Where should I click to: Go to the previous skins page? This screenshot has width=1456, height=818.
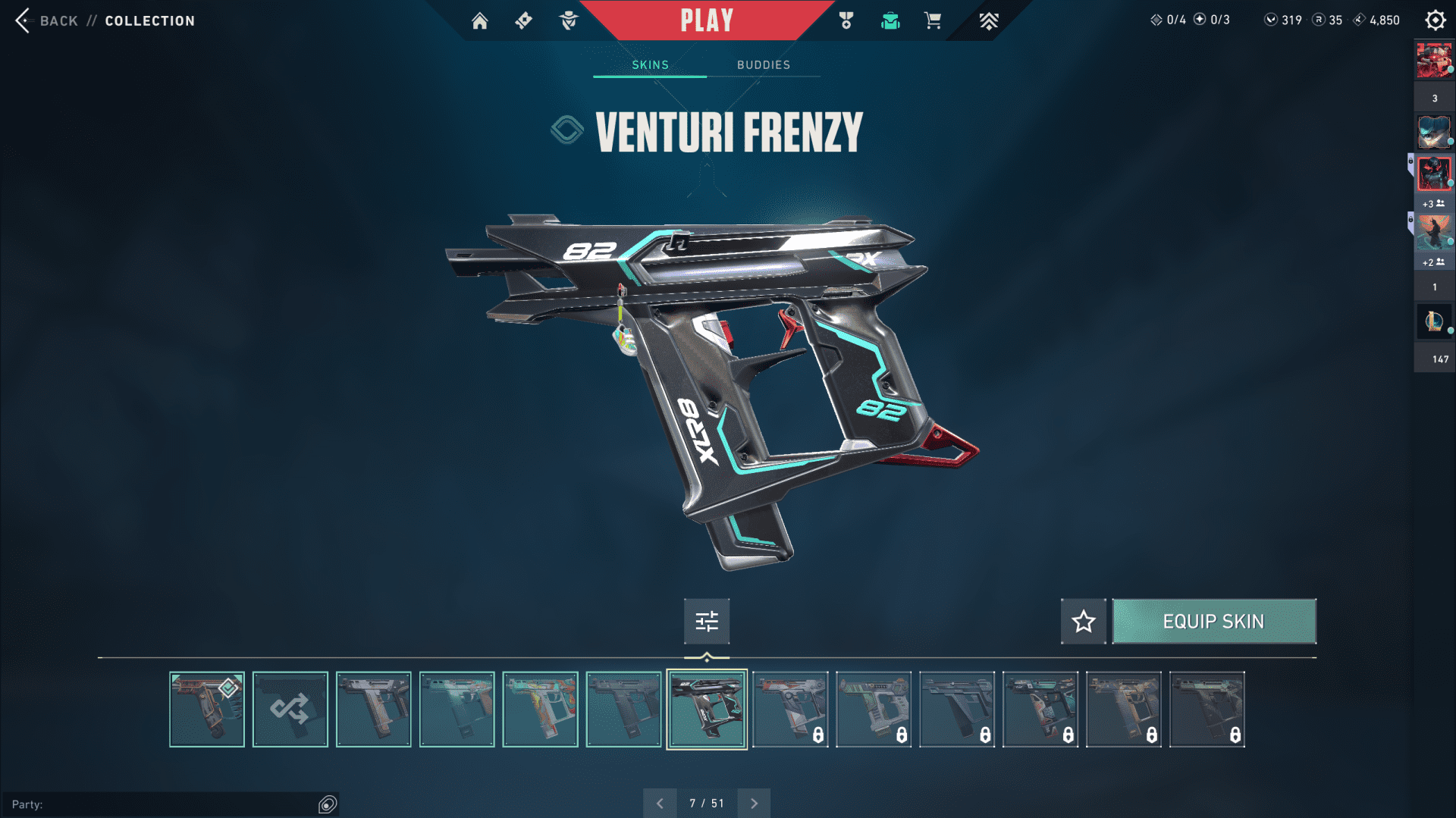click(x=660, y=804)
